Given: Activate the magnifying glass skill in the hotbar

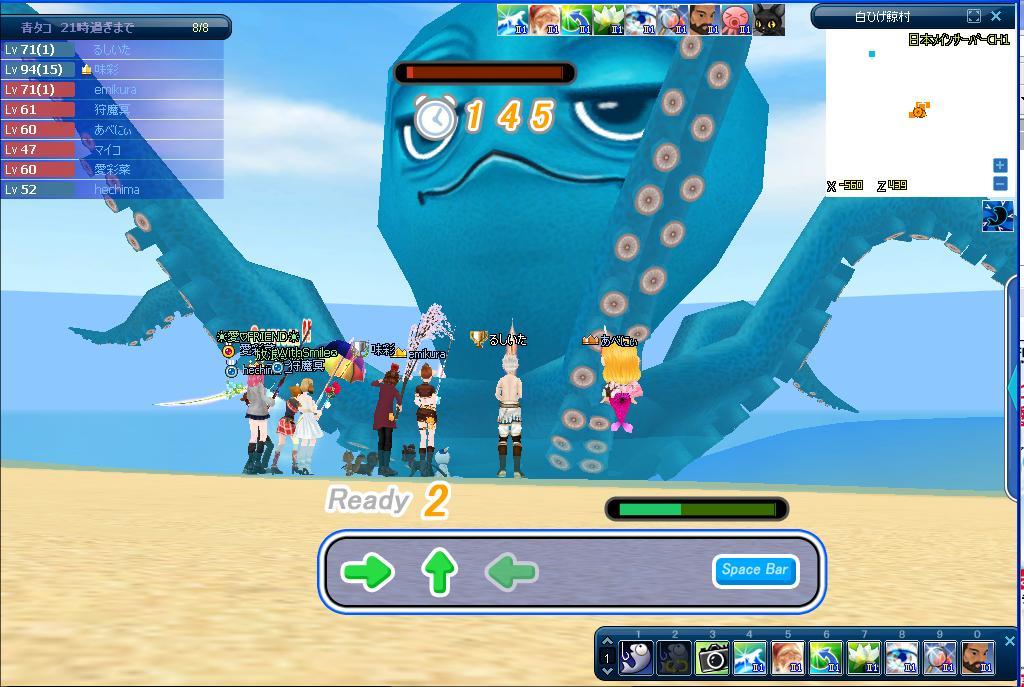Looking at the screenshot, I should [x=939, y=658].
